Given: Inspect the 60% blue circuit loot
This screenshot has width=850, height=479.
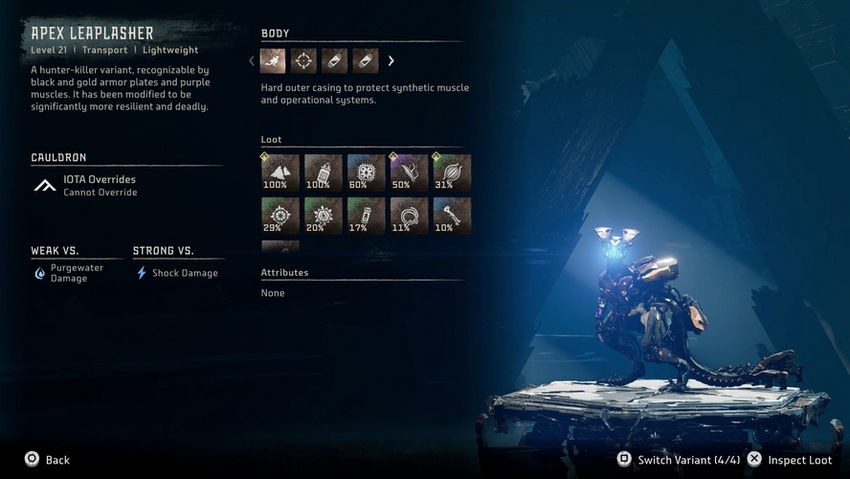Looking at the screenshot, I should tap(366, 173).
